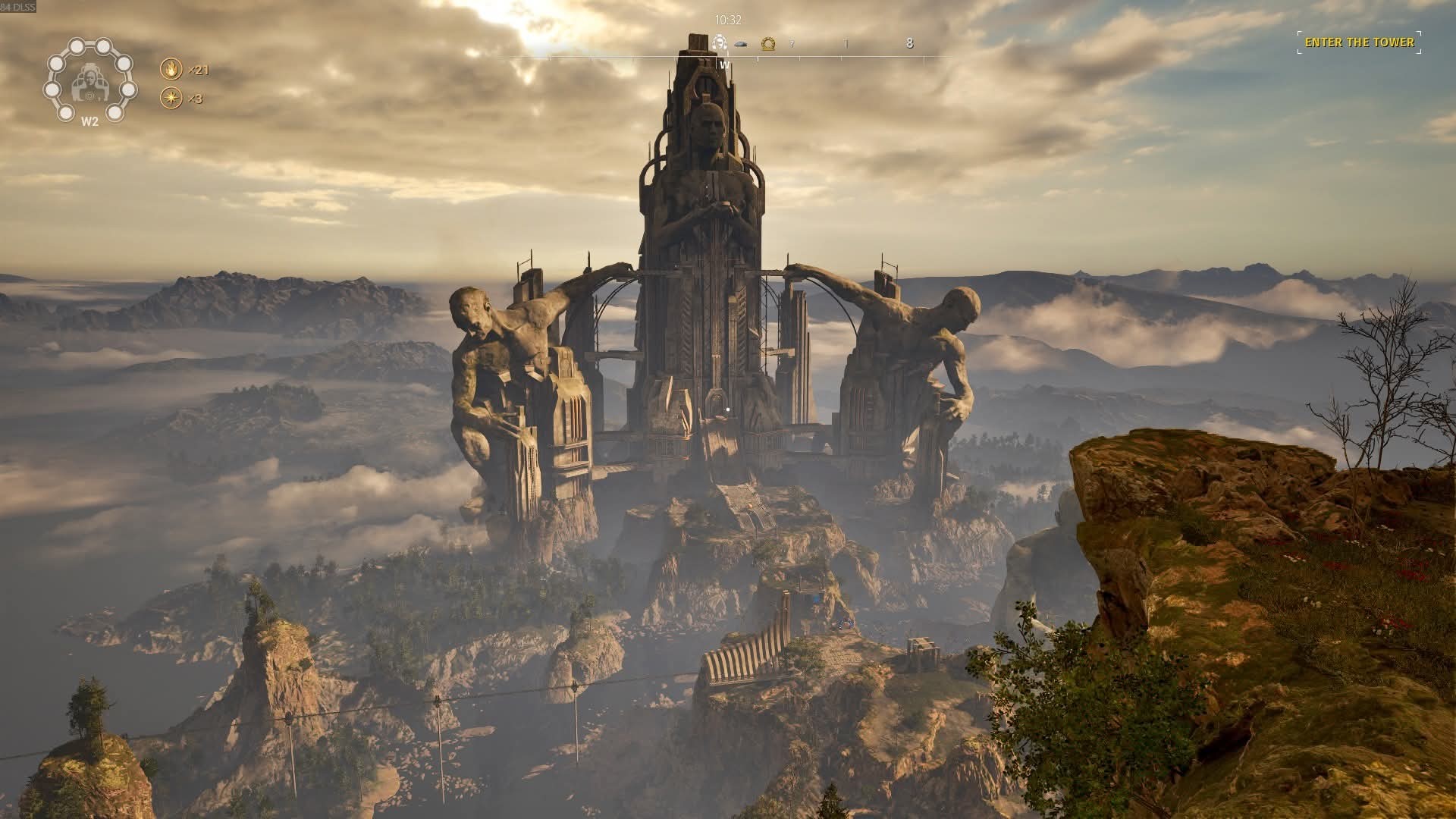Click the question mark compass marker
Viewport: 1456px width, 819px height.
click(x=792, y=44)
